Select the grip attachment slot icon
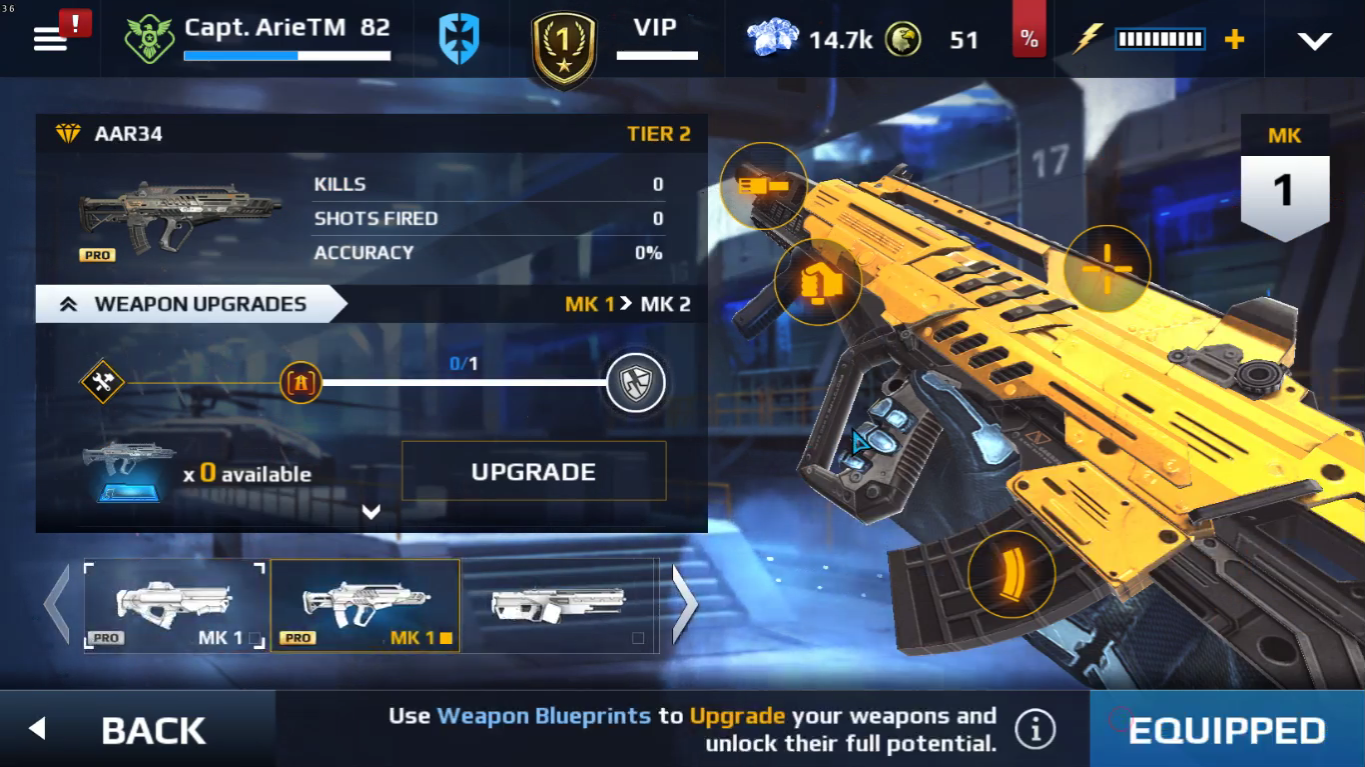1365x767 pixels. (818, 282)
